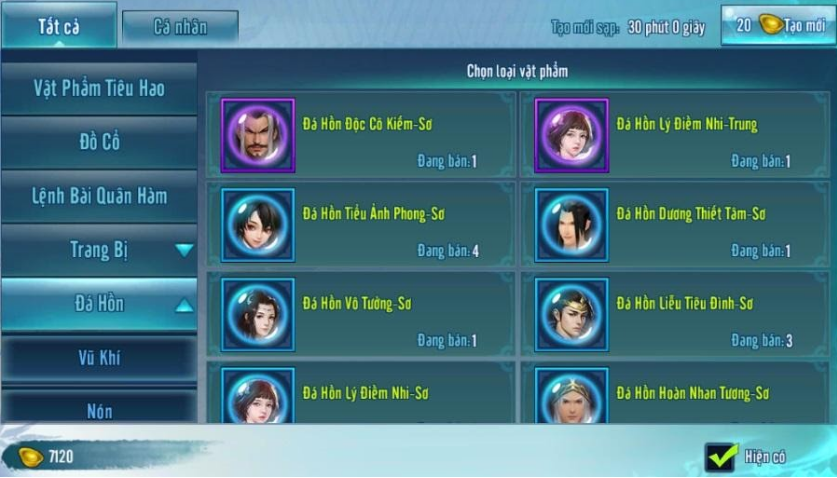This screenshot has width=837, height=478.
Task: Open Đá Hồn Tiểu Ảnh Phong-Sơ listing
Action: [362, 225]
